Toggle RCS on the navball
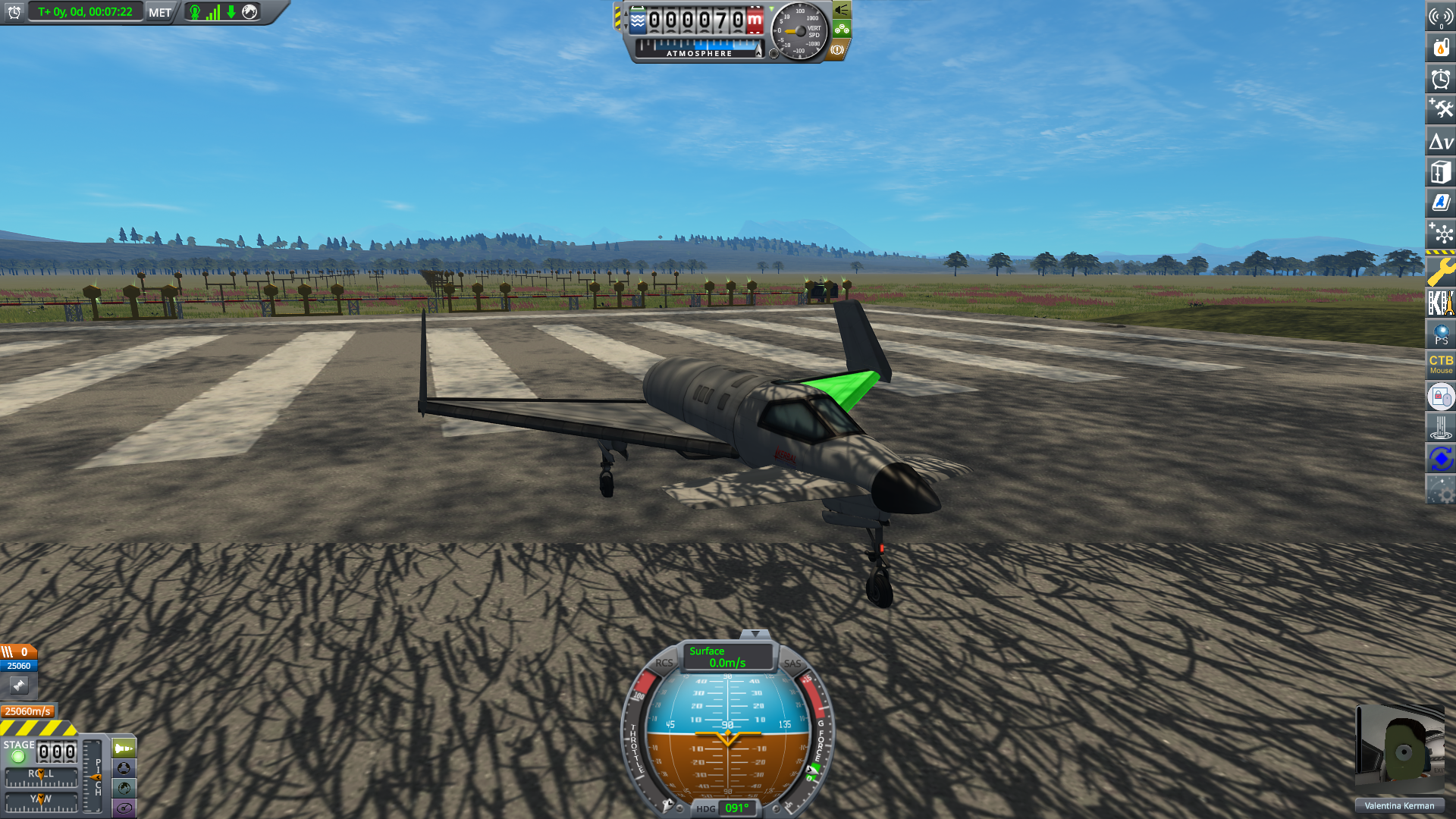Viewport: 1456px width, 819px height. (664, 663)
